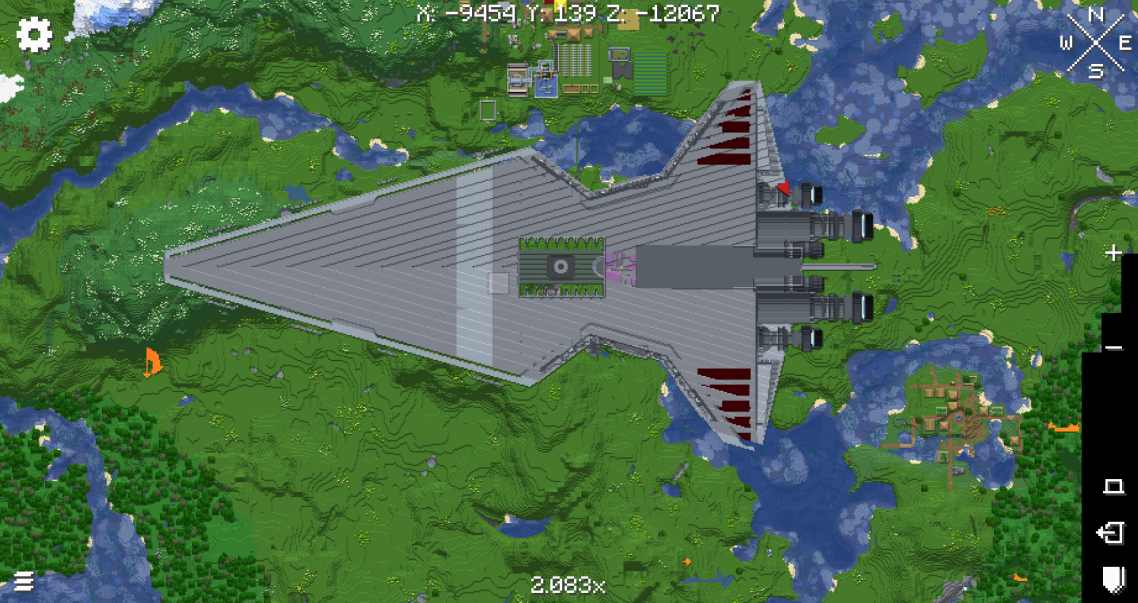
Task: Open the three-line list menu
Action: [x=23, y=581]
